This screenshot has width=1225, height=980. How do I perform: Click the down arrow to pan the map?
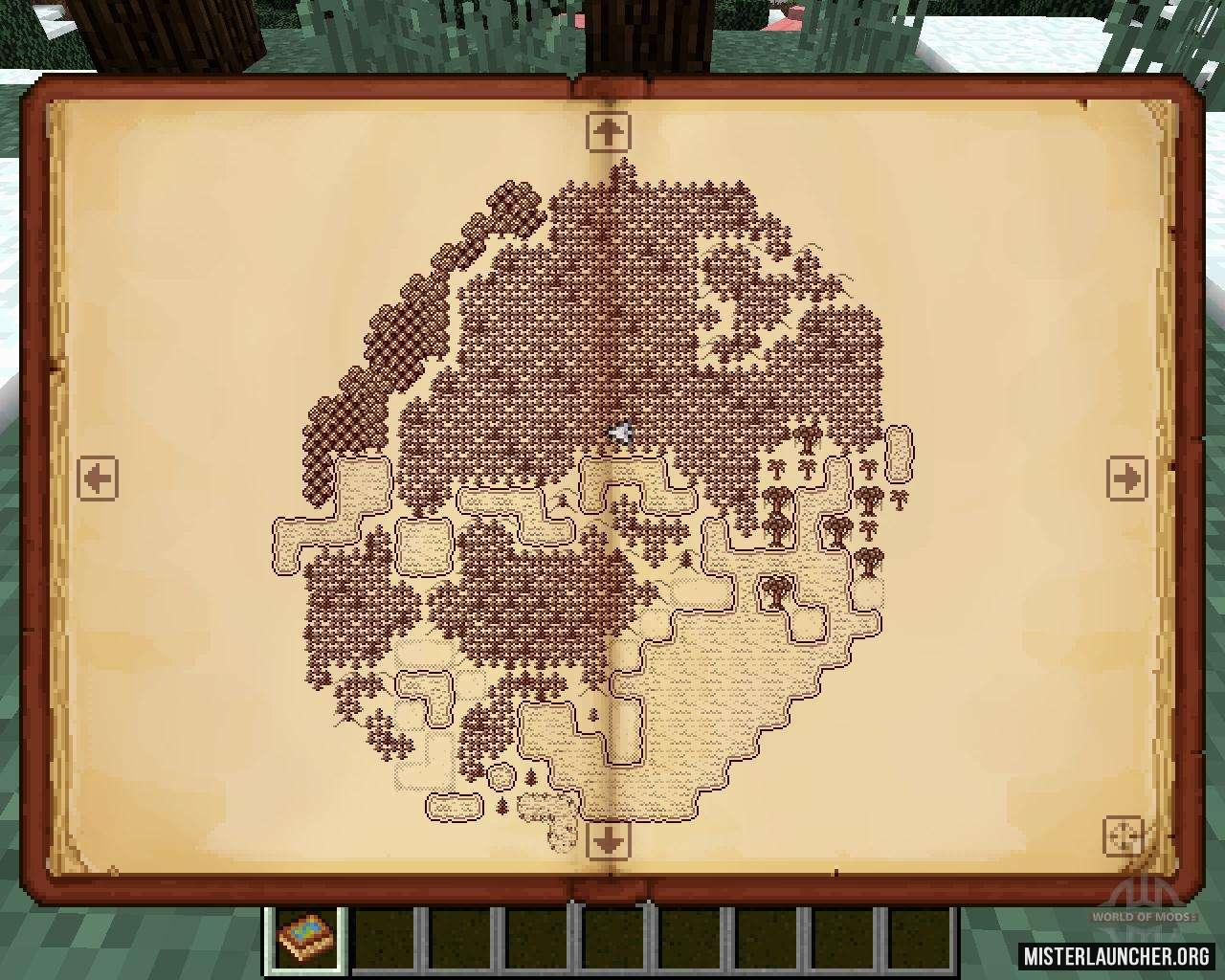tap(609, 840)
